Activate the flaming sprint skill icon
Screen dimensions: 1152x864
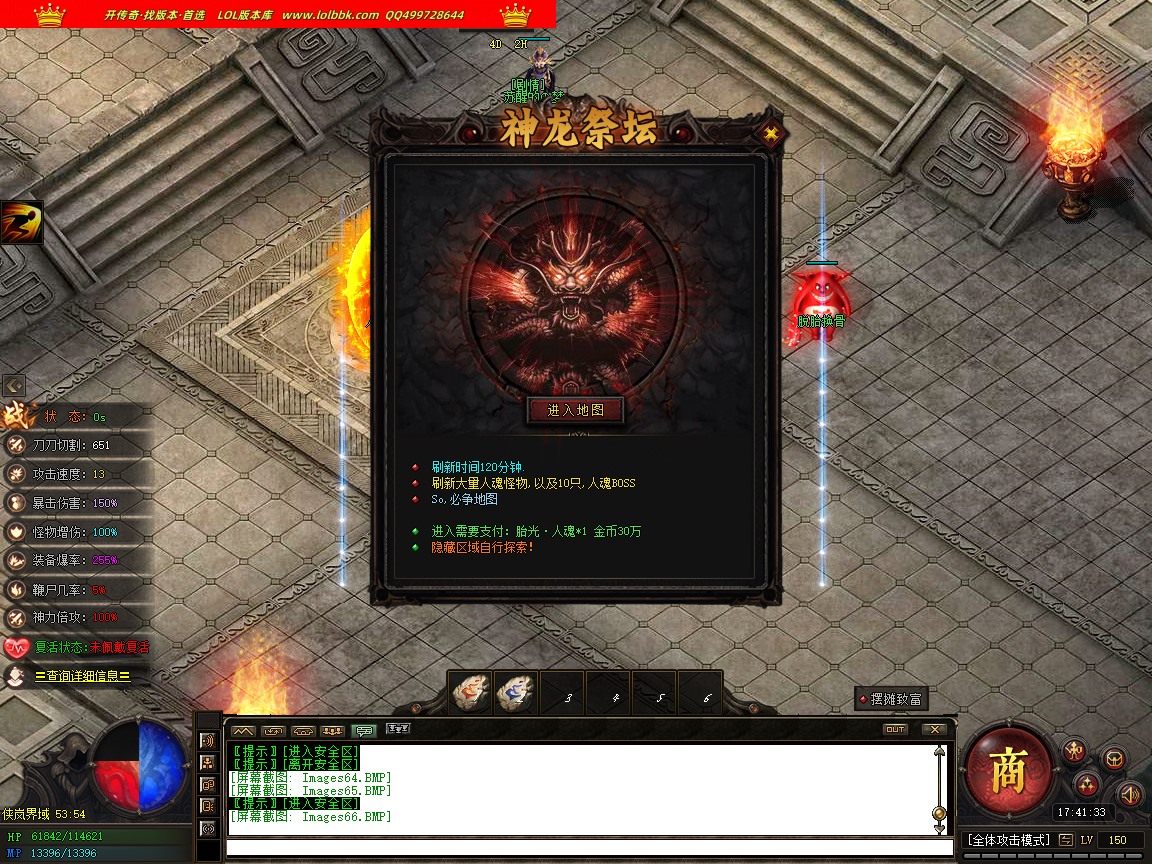click(x=21, y=222)
